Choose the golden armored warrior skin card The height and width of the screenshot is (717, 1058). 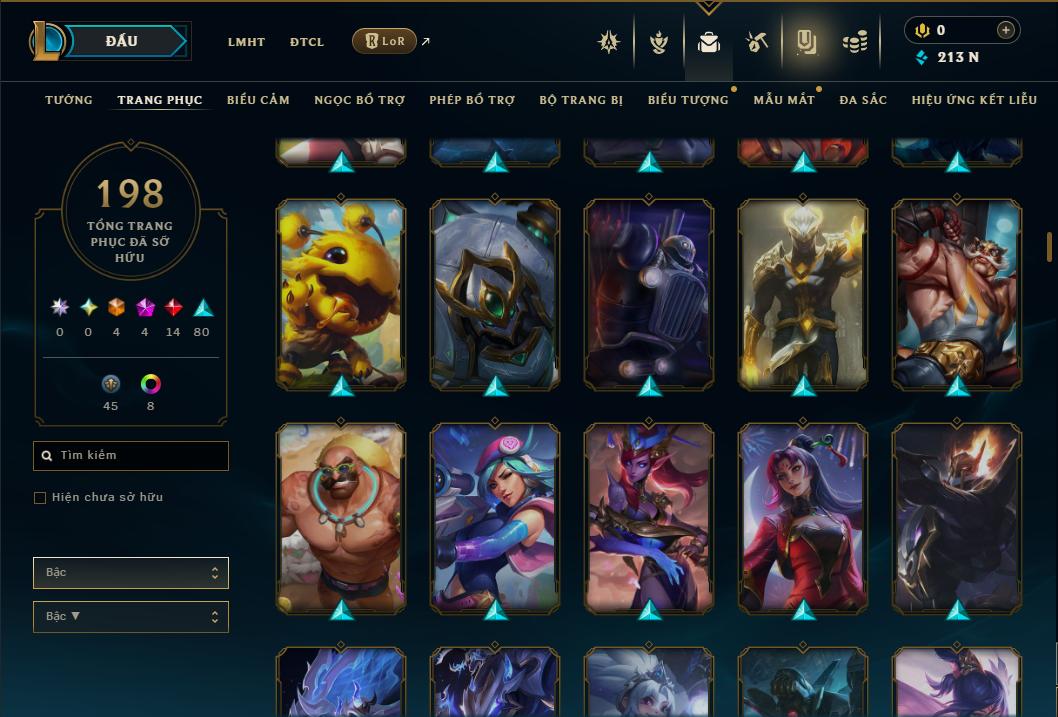click(x=803, y=294)
